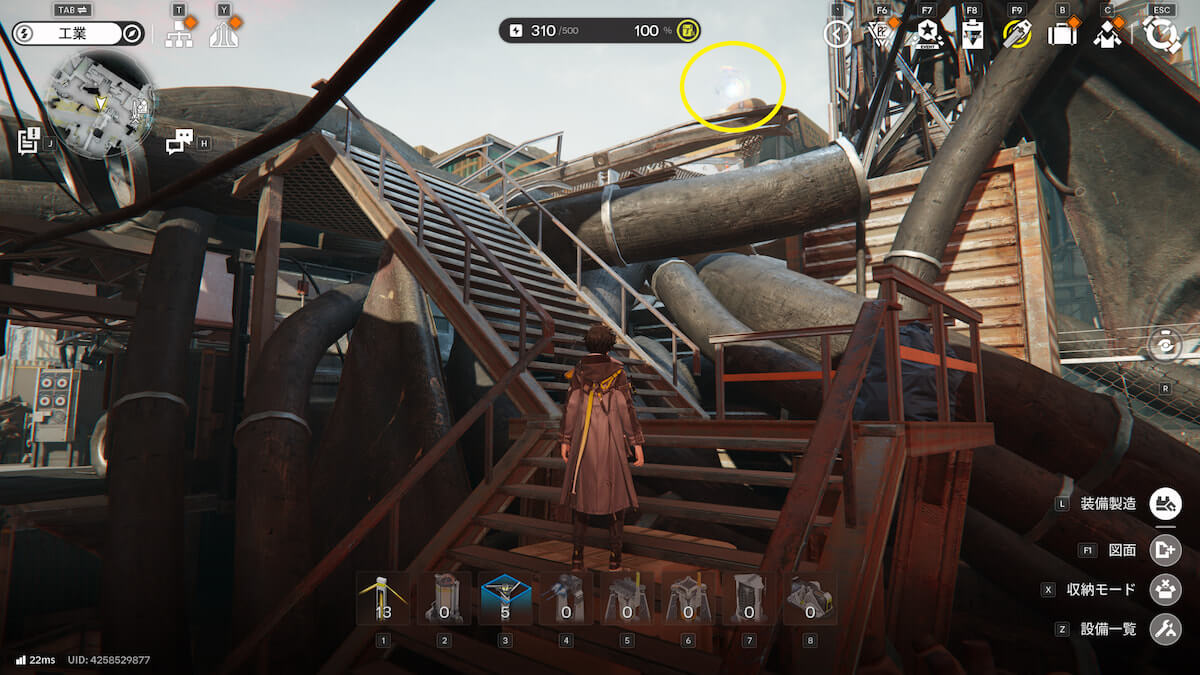This screenshot has height=675, width=1200.
Task: Open the clipboard icon
Action: (x=972, y=35)
